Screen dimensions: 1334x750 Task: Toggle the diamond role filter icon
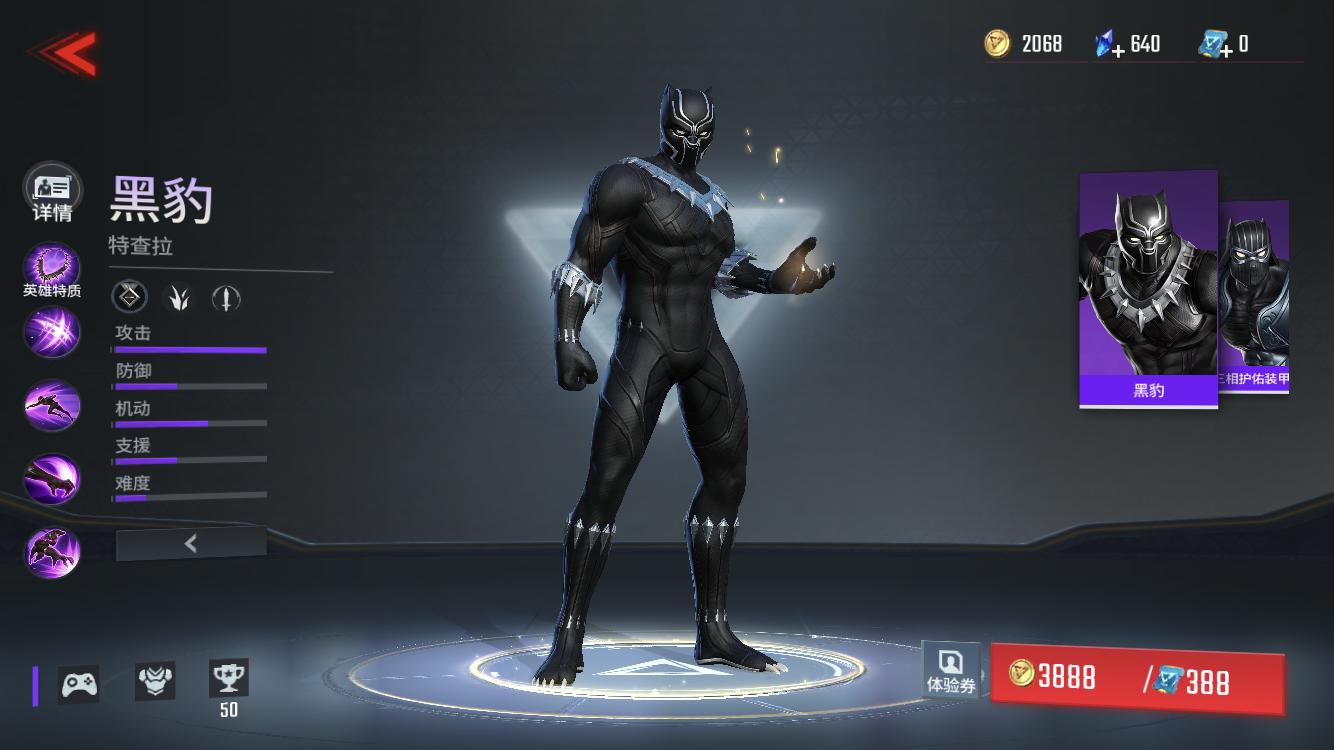click(128, 296)
